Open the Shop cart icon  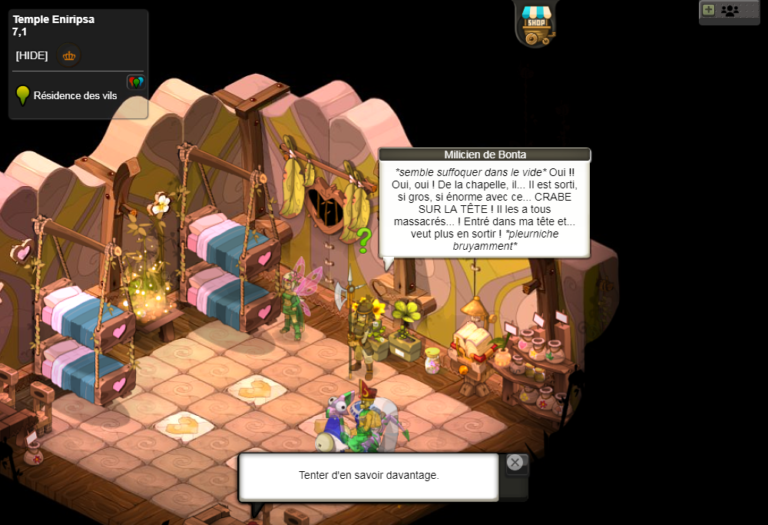point(537,23)
